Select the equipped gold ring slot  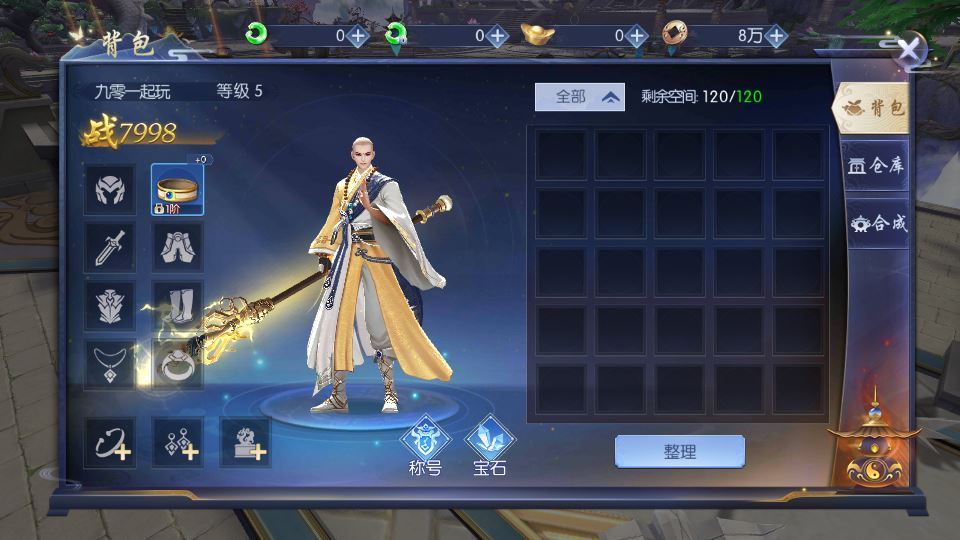pyautogui.click(x=177, y=189)
